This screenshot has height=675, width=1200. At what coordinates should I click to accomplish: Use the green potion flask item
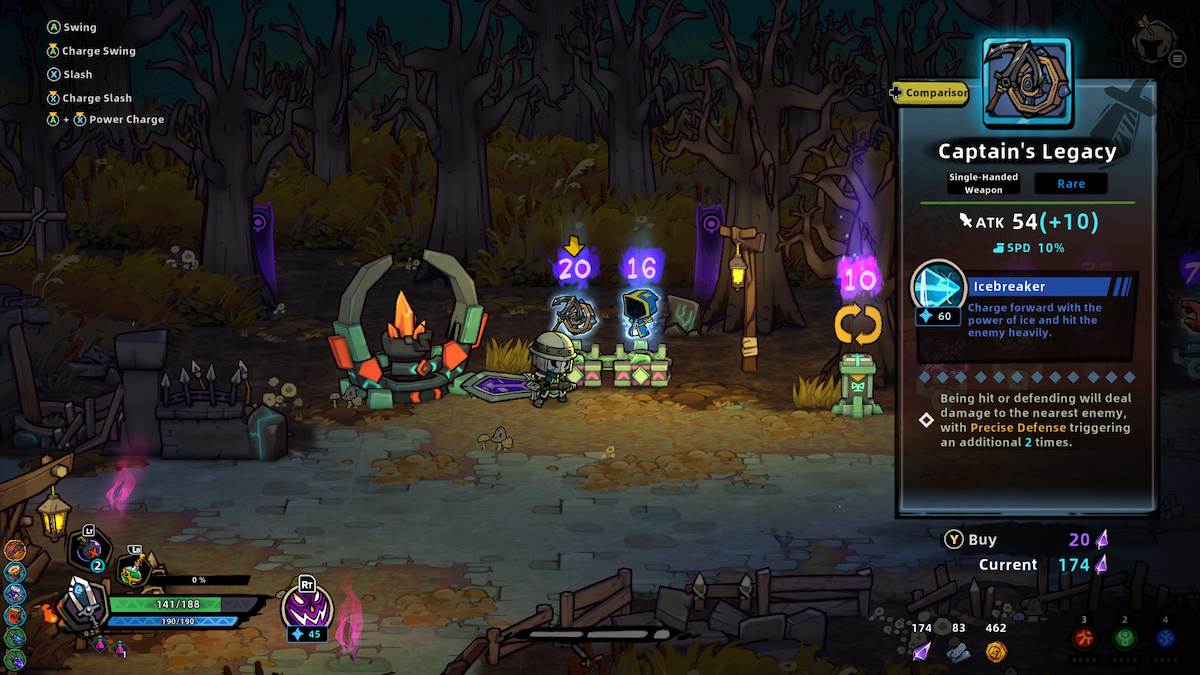pyautogui.click(x=134, y=571)
